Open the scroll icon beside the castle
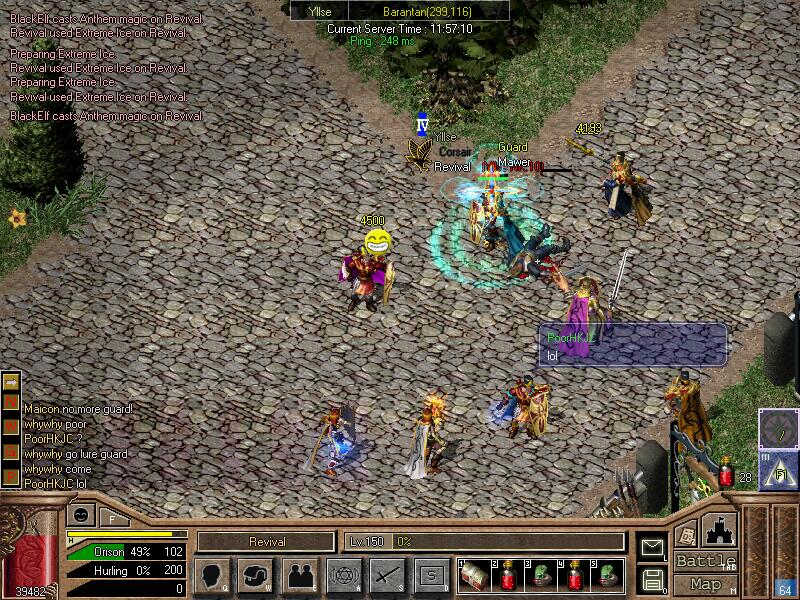The height and width of the screenshot is (600, 800). click(x=685, y=533)
